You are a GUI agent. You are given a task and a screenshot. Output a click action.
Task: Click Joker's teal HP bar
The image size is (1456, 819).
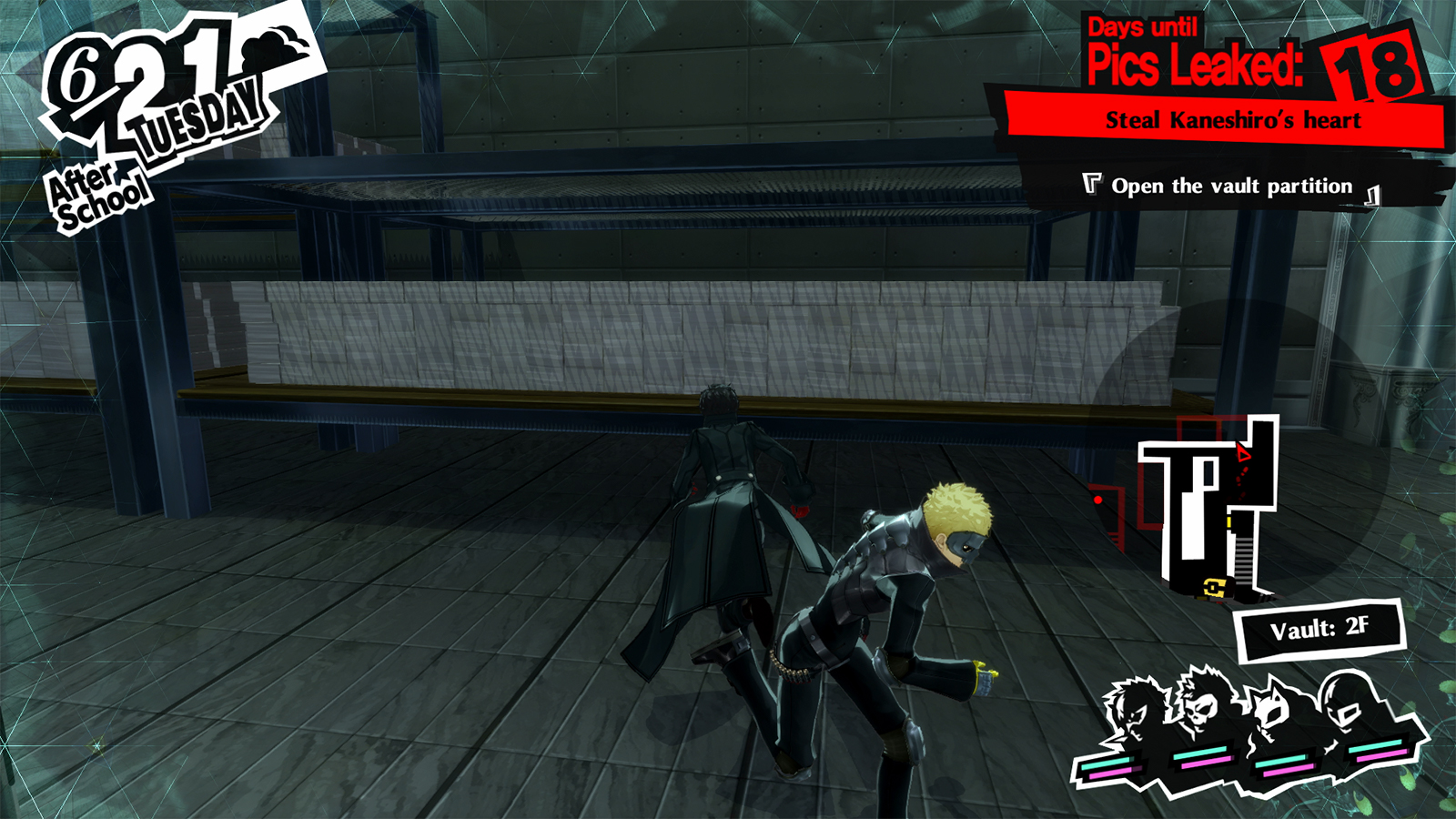point(1106,763)
